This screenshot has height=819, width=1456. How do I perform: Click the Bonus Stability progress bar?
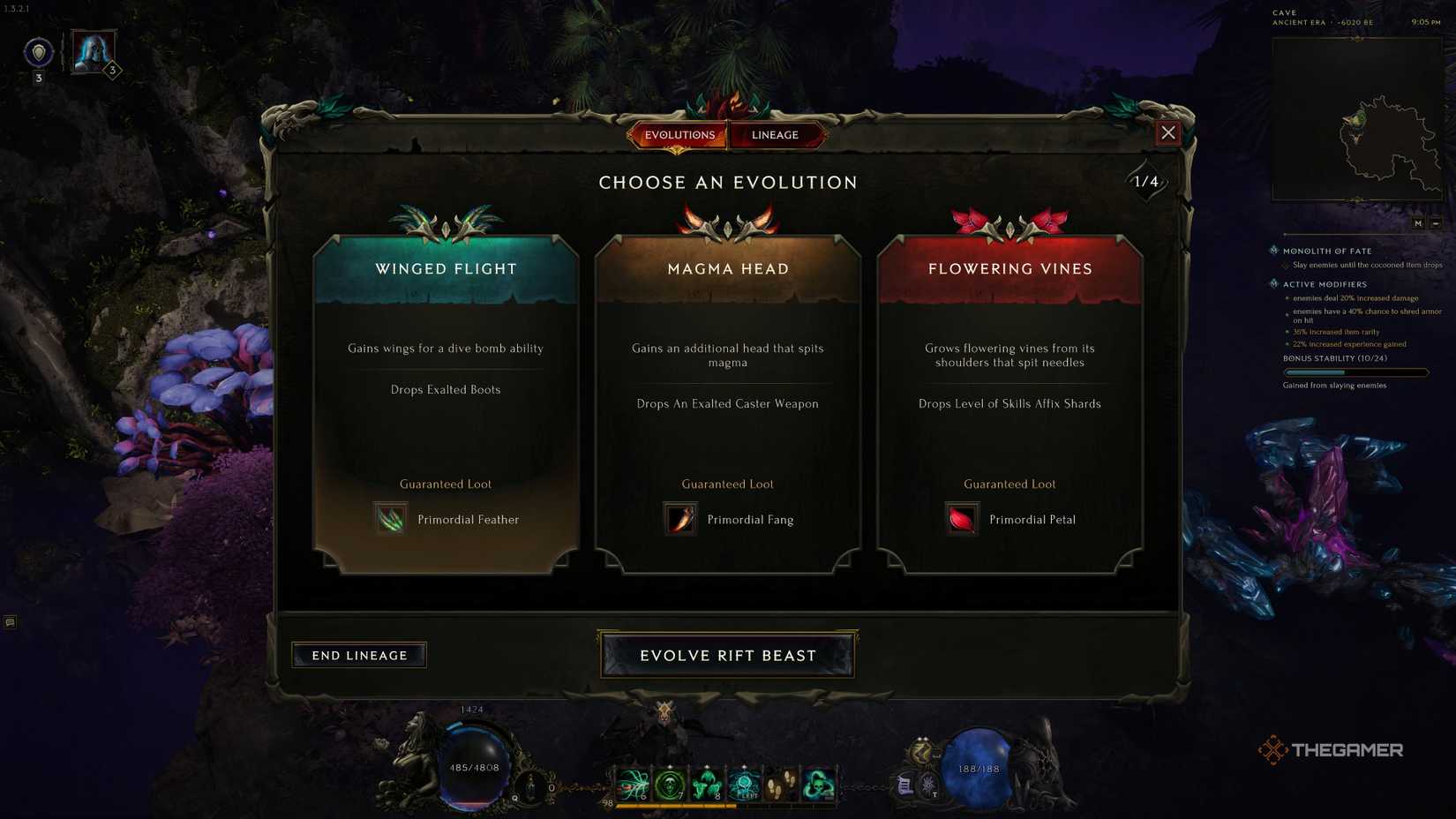pos(1356,372)
